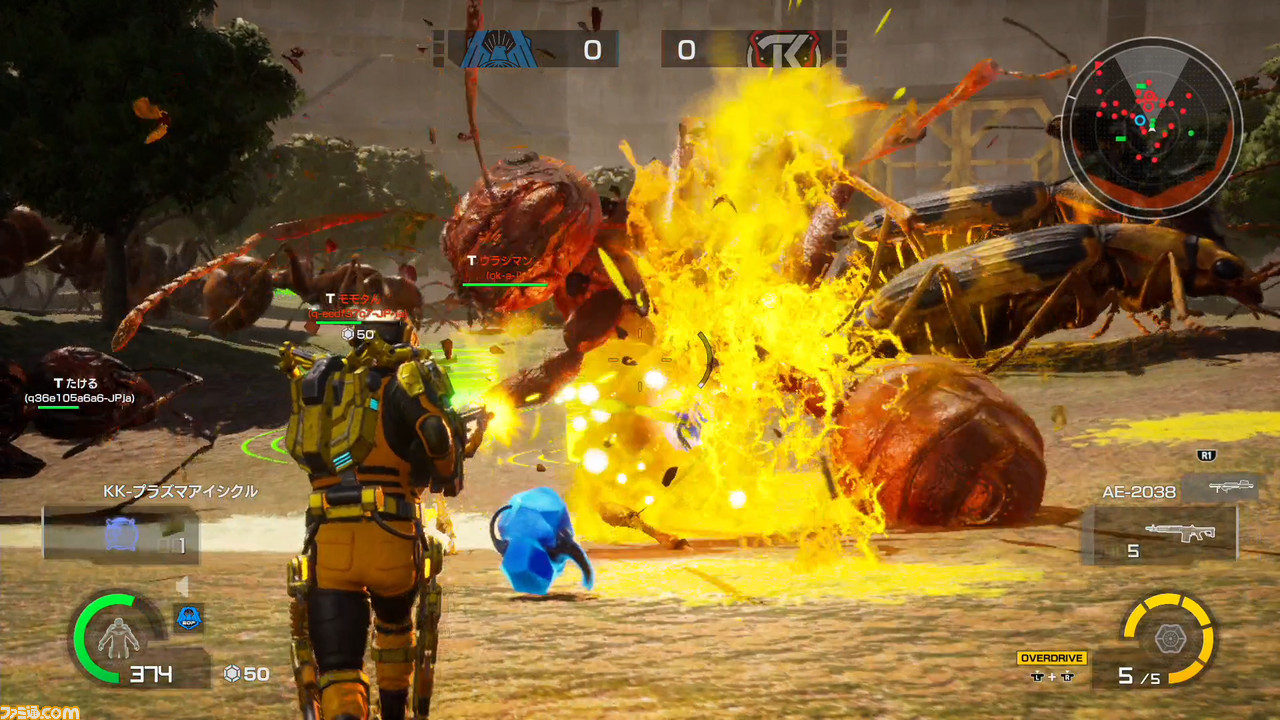The height and width of the screenshot is (720, 1280).
Task: Click the red team emblem
Action: pos(784,50)
